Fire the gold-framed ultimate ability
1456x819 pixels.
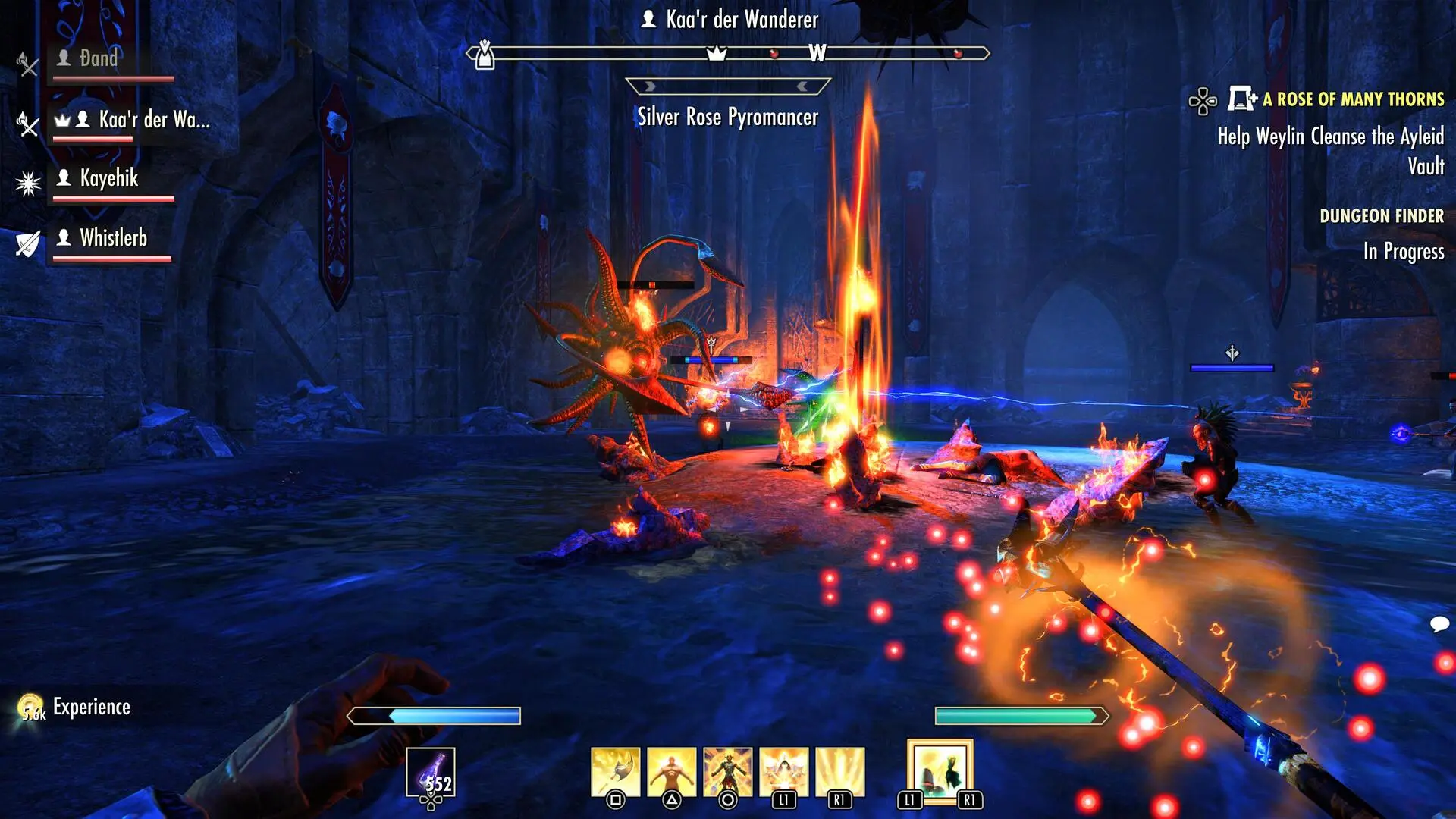(940, 770)
